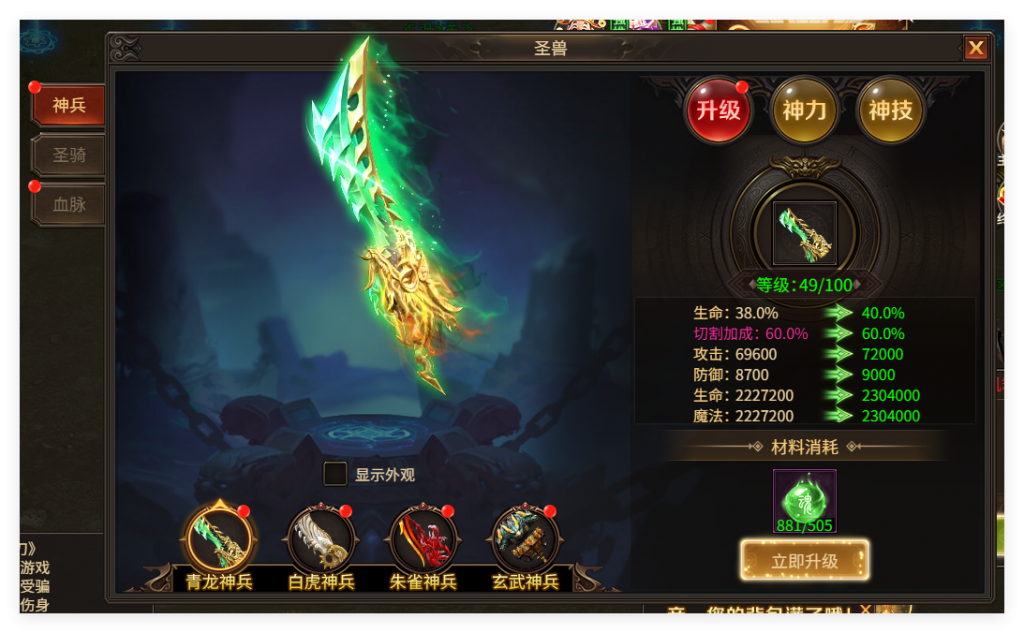Switch to the 神兵 side tab
Viewport: 1024px width, 633px height.
click(69, 105)
